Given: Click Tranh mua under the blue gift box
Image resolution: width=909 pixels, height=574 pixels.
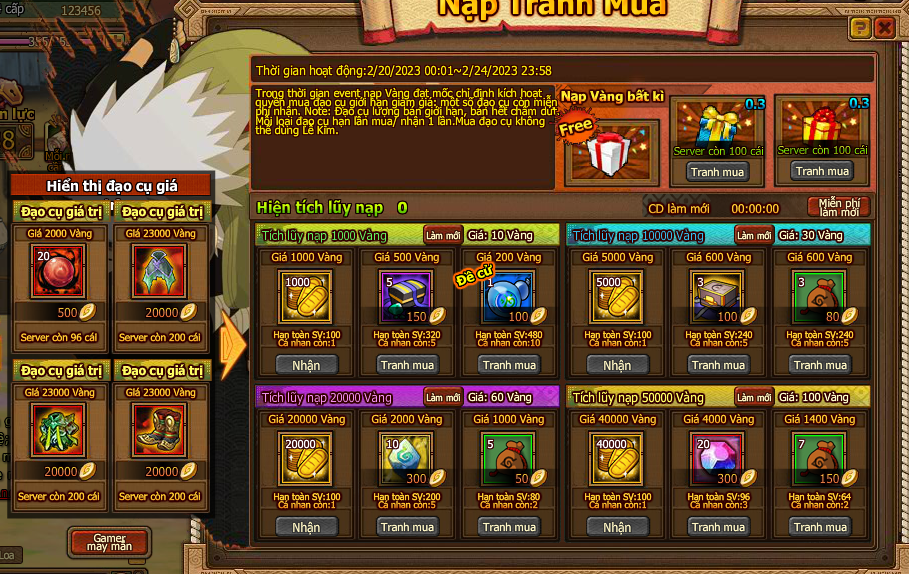Looking at the screenshot, I should [x=718, y=171].
